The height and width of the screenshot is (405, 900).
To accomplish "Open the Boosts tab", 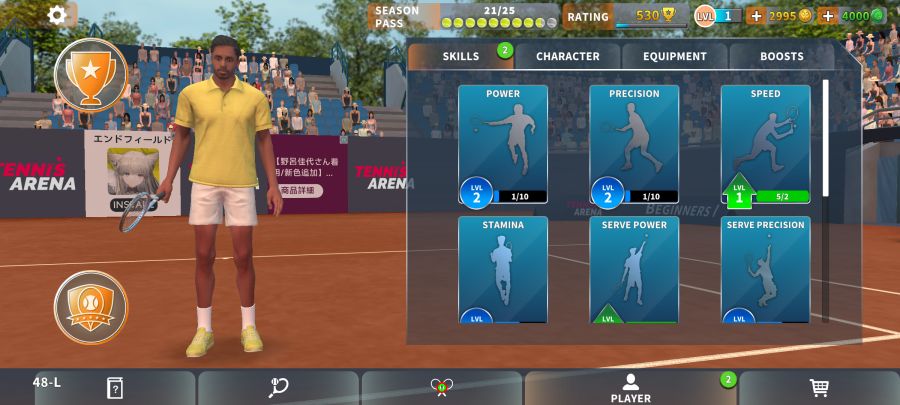I will pyautogui.click(x=782, y=56).
